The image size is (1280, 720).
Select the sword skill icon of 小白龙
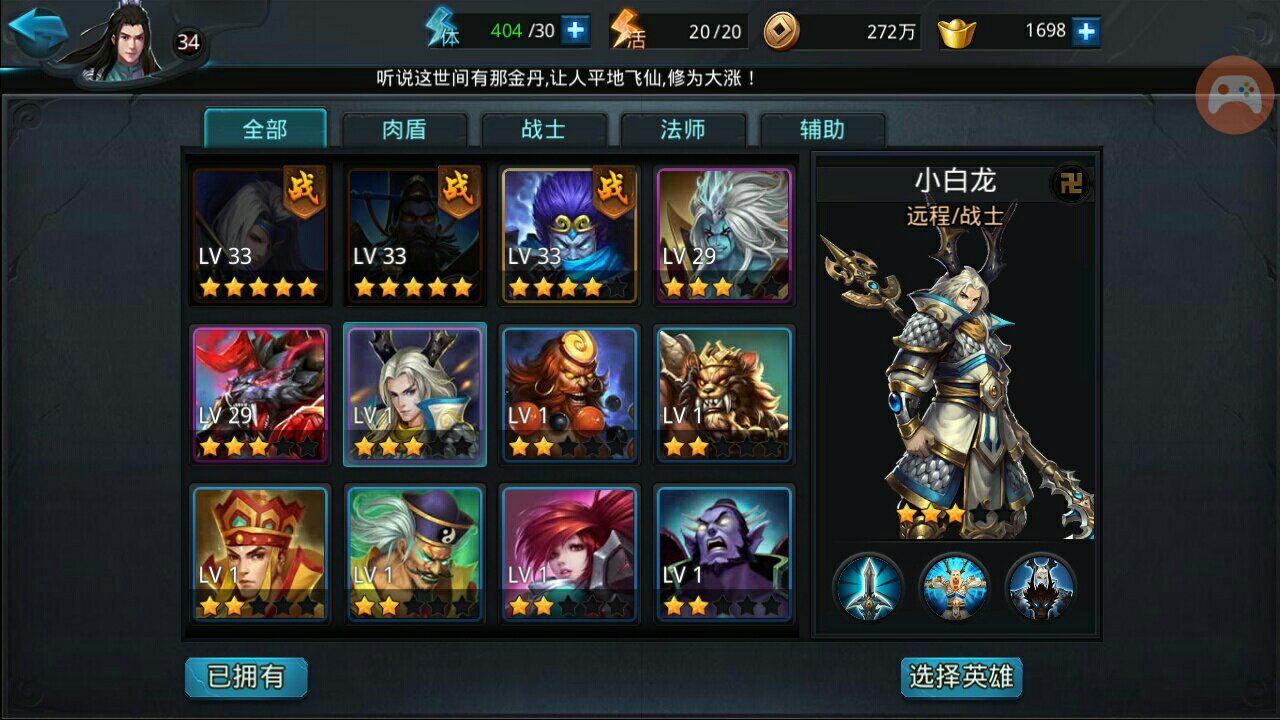click(868, 590)
